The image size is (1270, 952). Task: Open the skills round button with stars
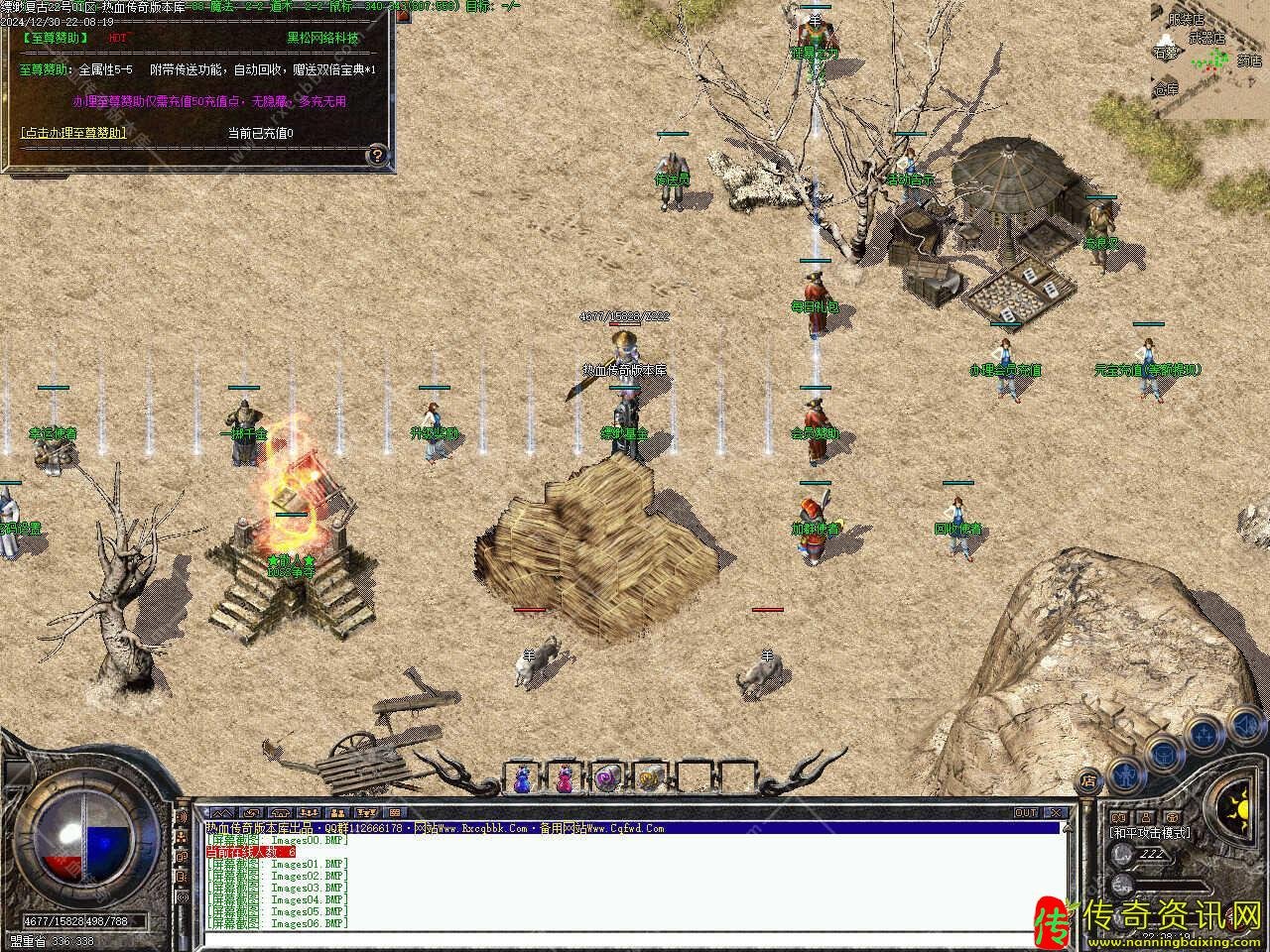click(x=1204, y=735)
